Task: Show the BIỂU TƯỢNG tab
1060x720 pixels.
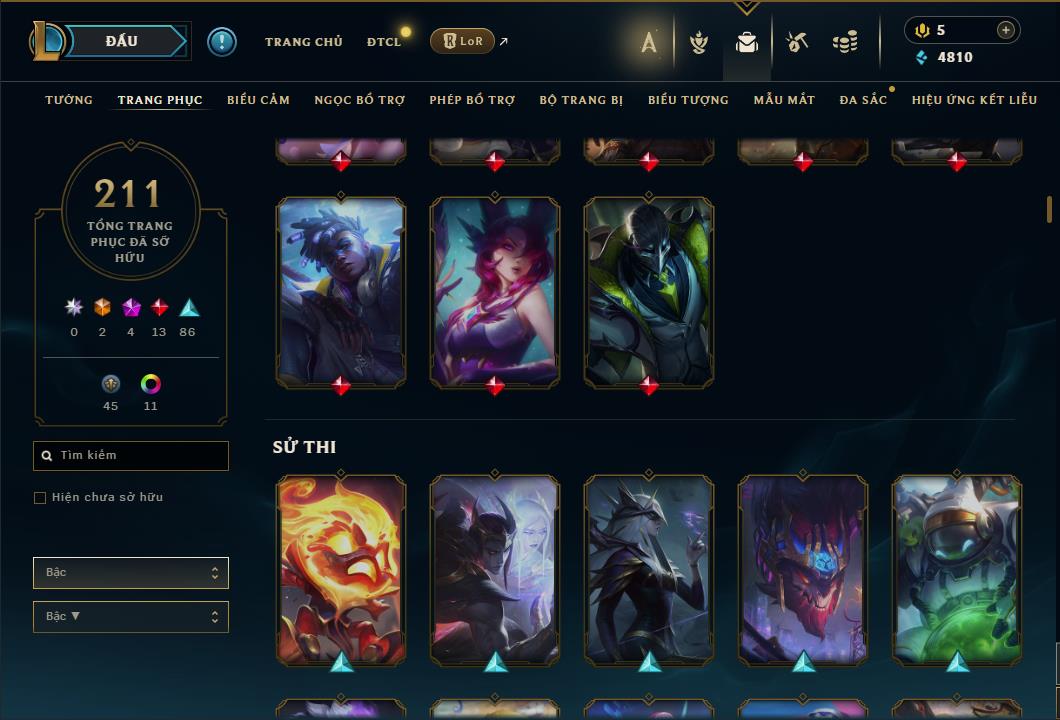Action: tap(688, 100)
